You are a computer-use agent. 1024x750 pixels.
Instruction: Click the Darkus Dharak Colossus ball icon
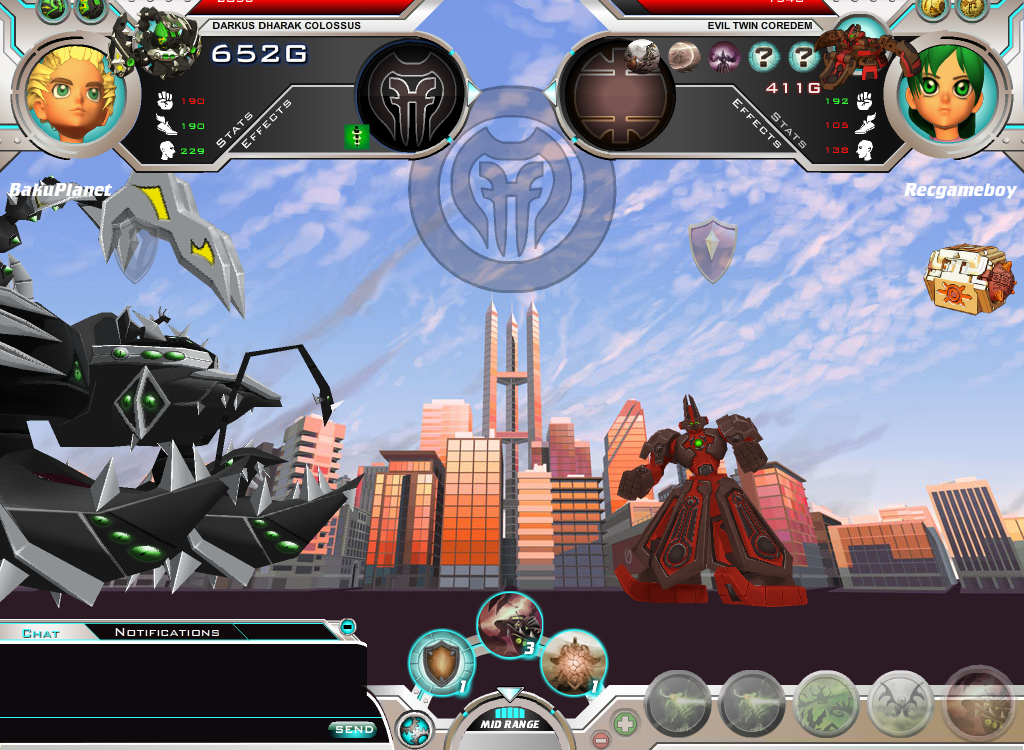pyautogui.click(x=157, y=42)
